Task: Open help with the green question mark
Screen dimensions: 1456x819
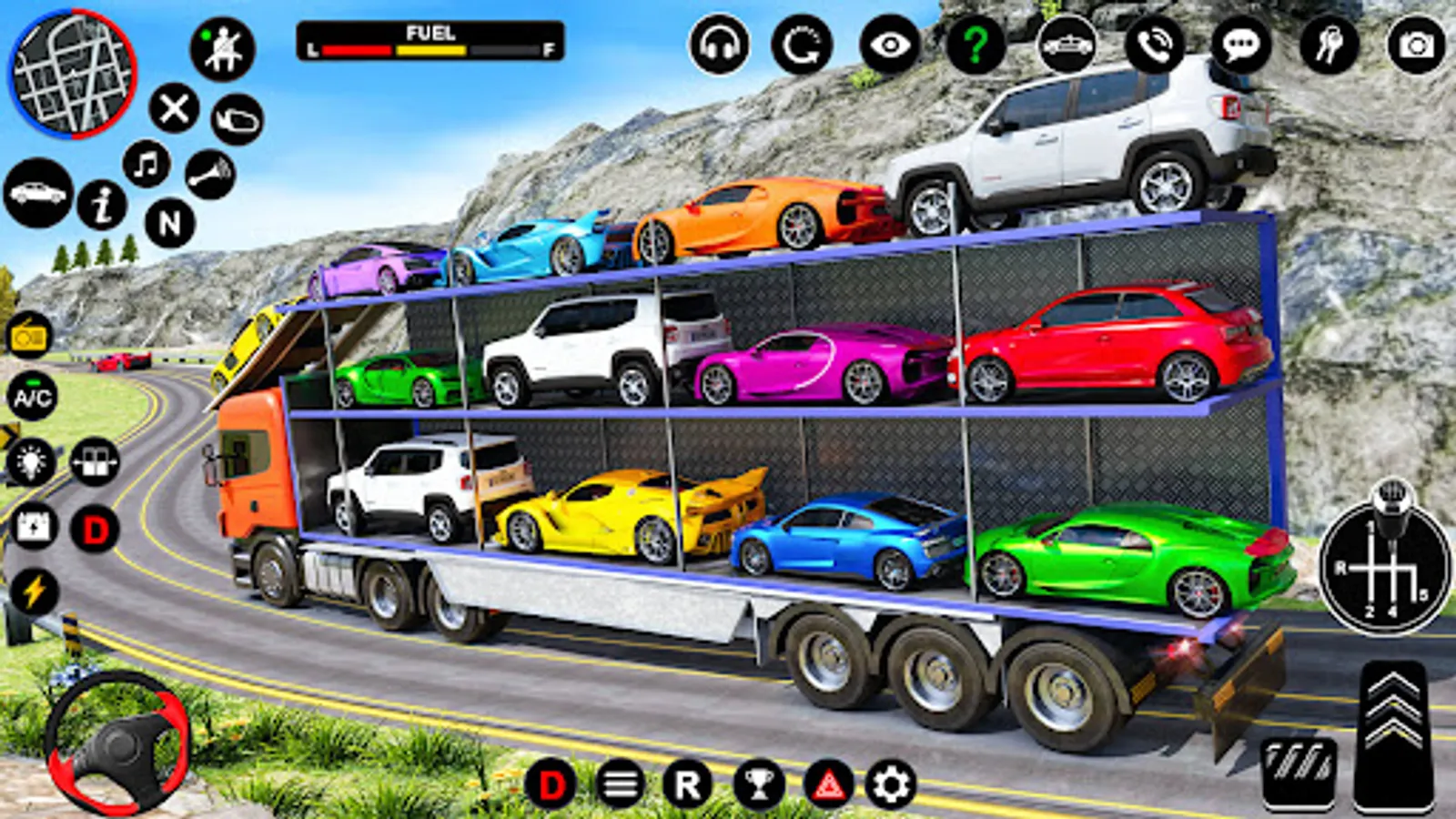Action: pyautogui.click(x=976, y=45)
